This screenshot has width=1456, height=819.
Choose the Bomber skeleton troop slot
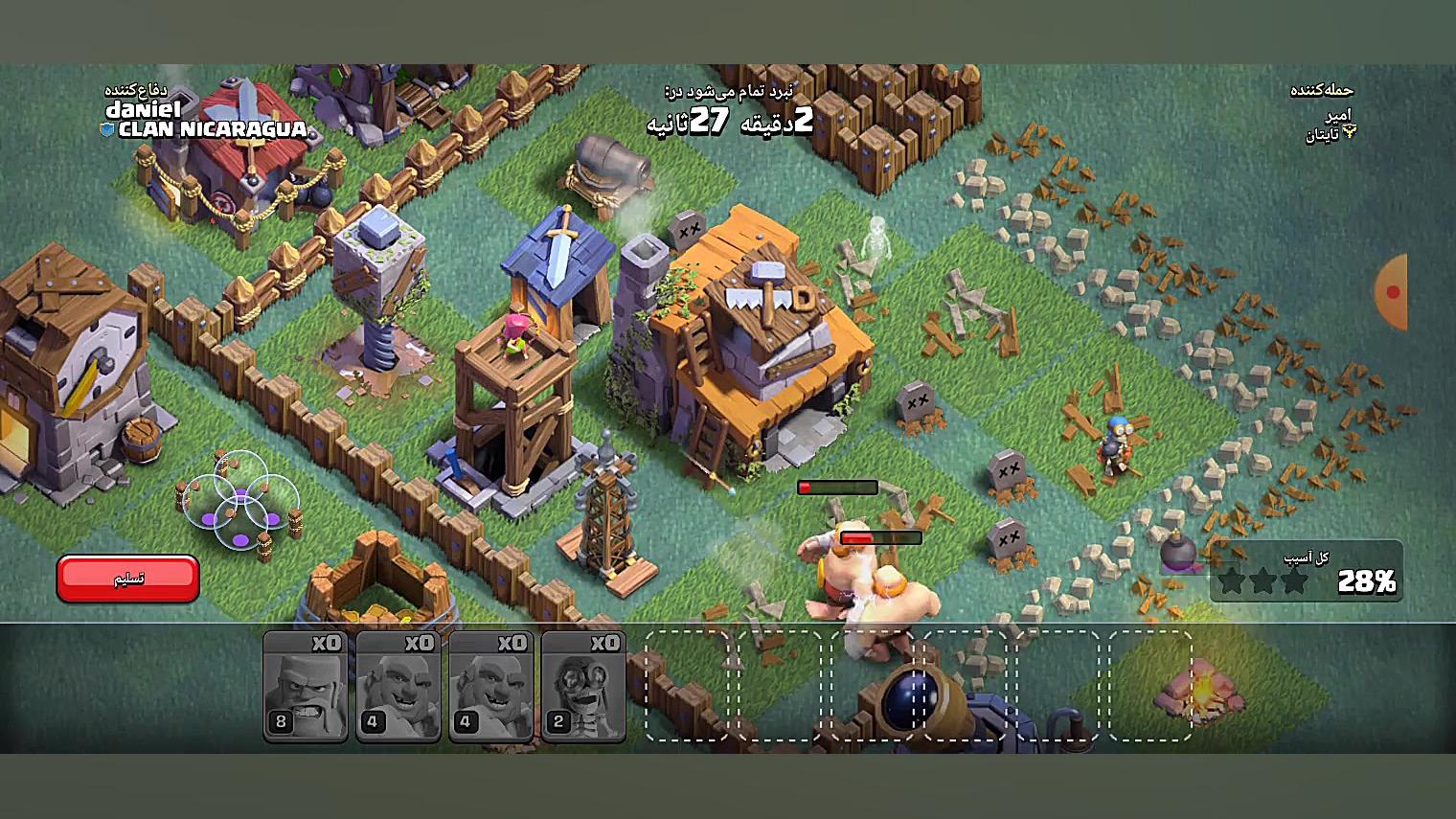click(x=583, y=686)
